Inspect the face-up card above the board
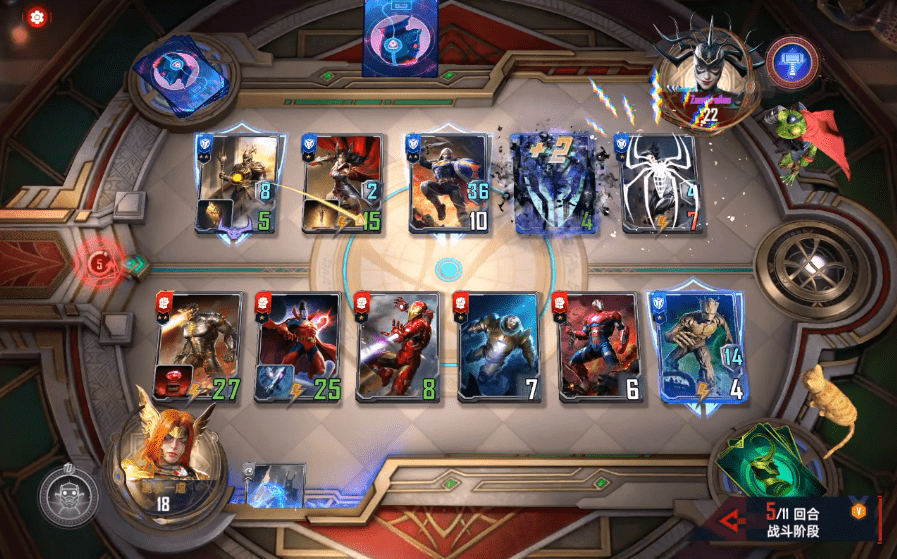This screenshot has height=559, width=897. [x=401, y=38]
